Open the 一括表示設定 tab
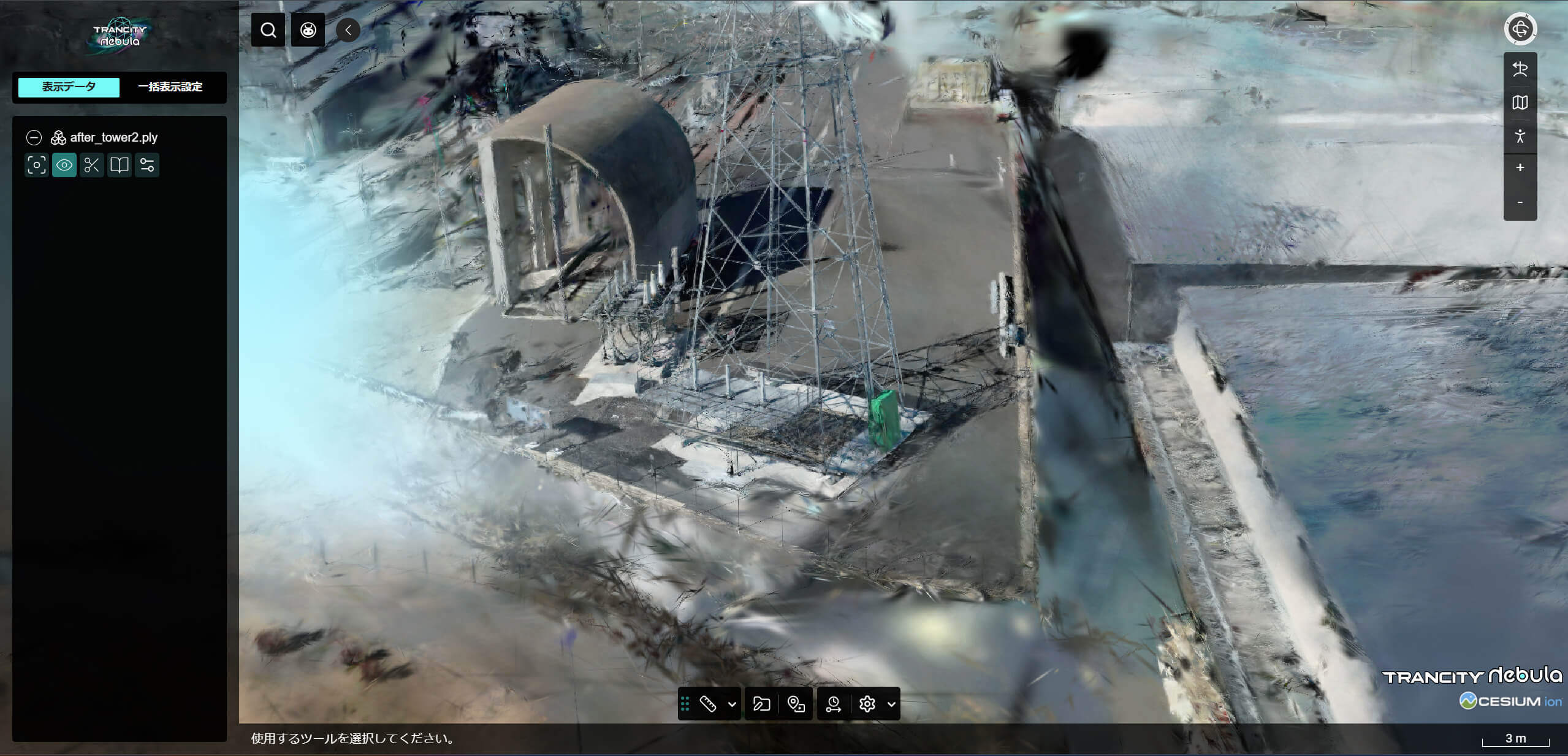 [x=170, y=87]
